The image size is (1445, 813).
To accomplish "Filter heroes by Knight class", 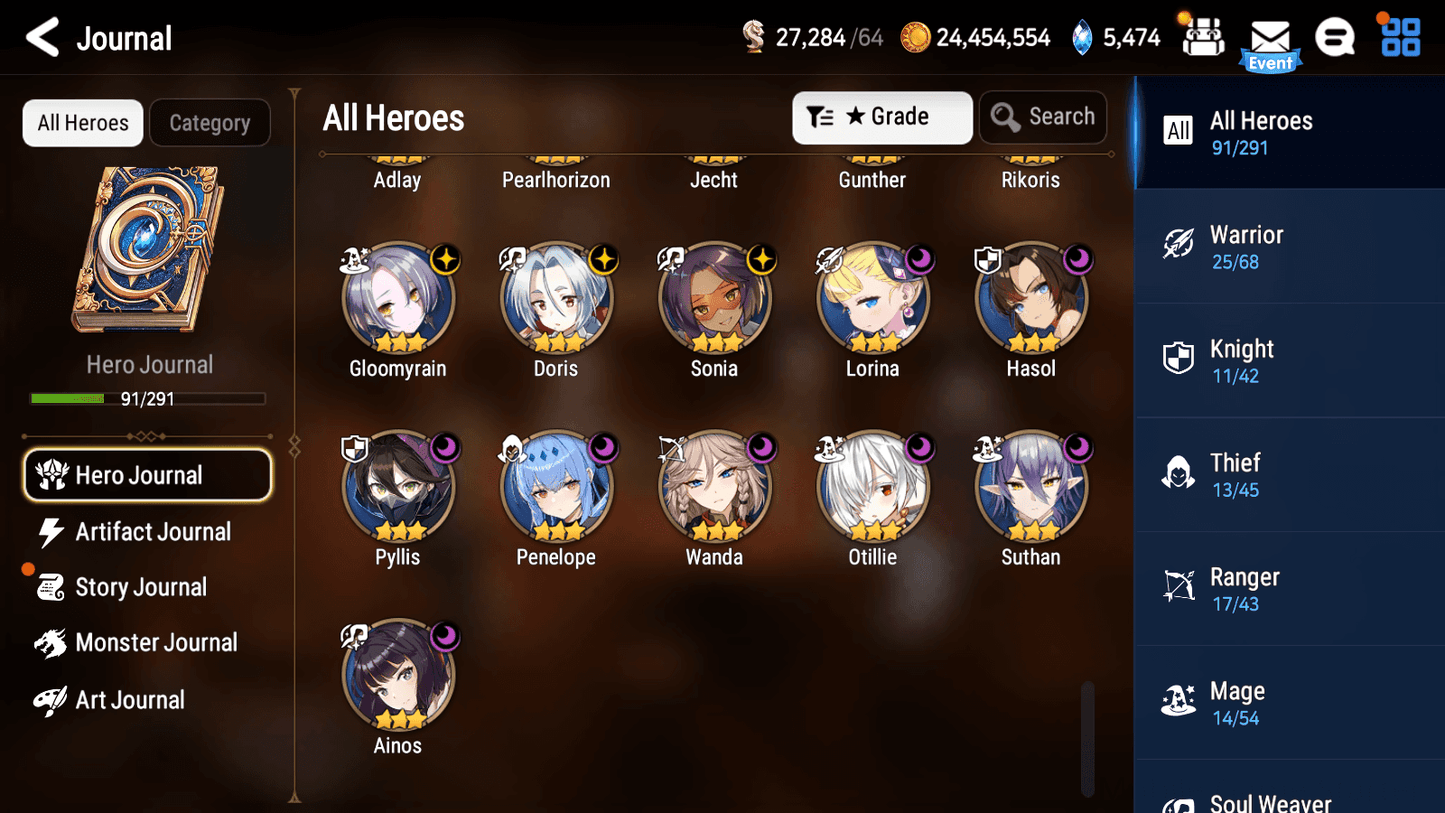I will 1289,361.
